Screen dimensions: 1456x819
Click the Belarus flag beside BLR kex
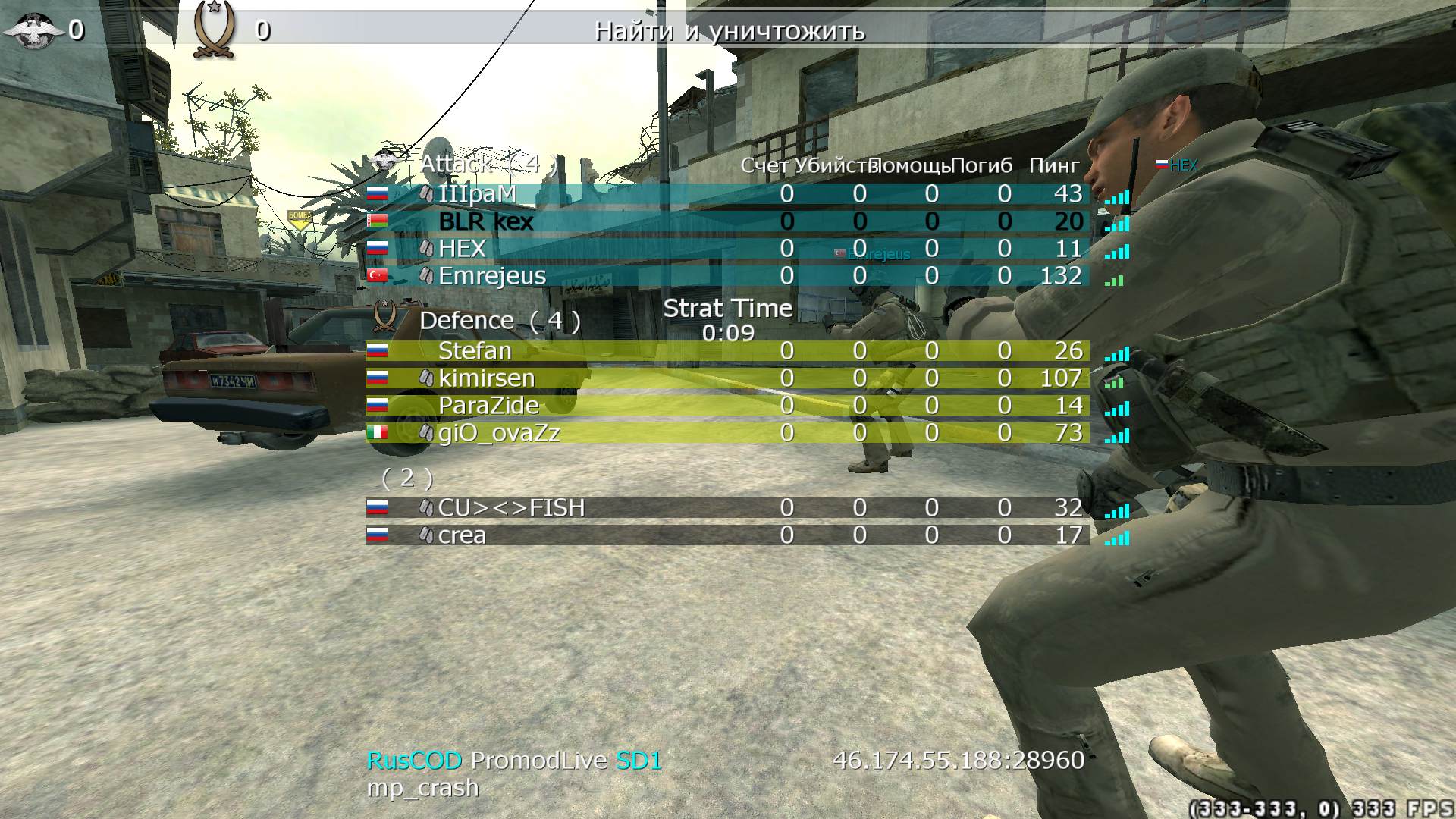point(377,221)
